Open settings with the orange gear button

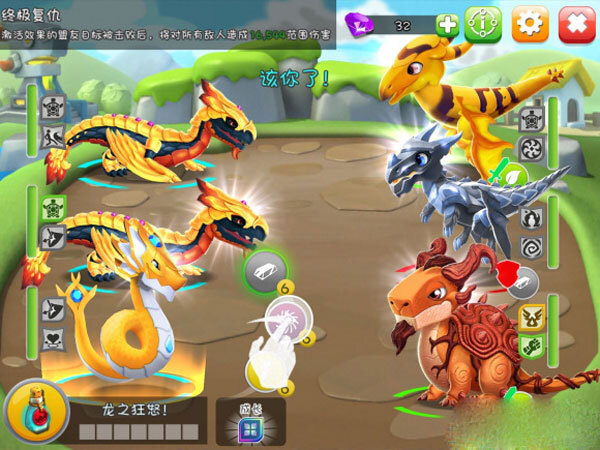[x=529, y=22]
